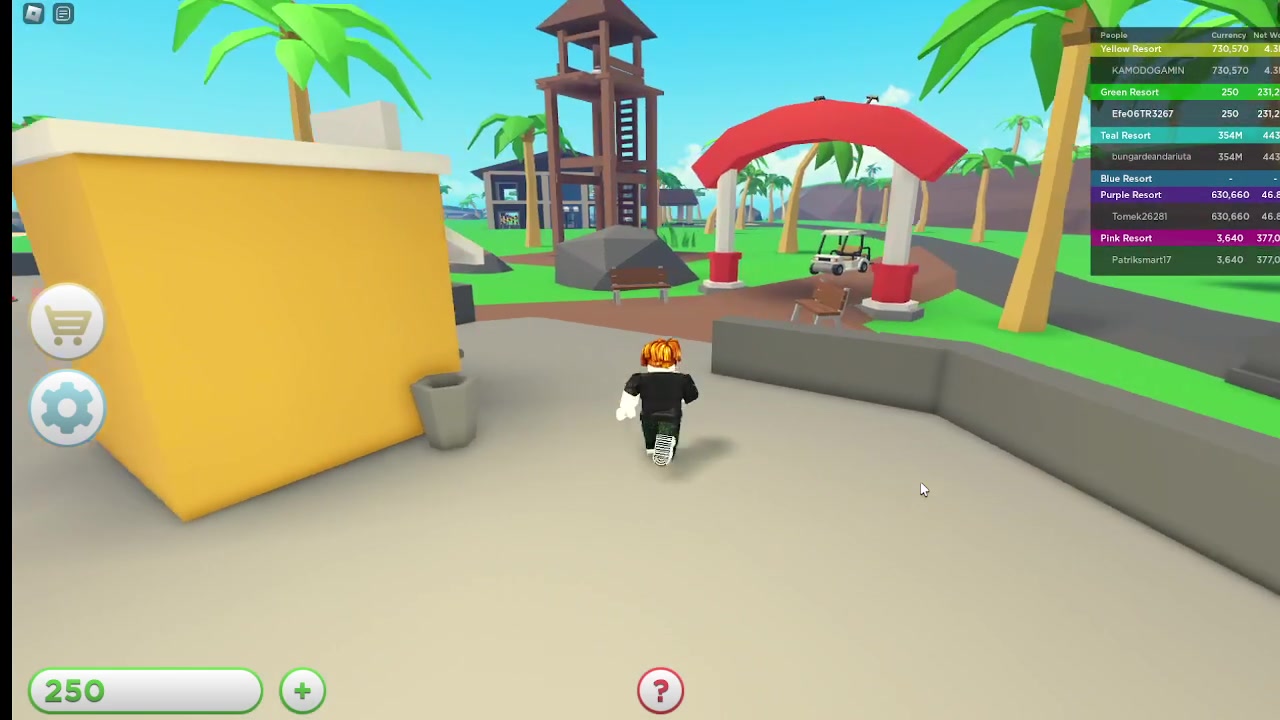Click the green plus to buy currency
Screen dimensions: 1280x720
tap(302, 690)
